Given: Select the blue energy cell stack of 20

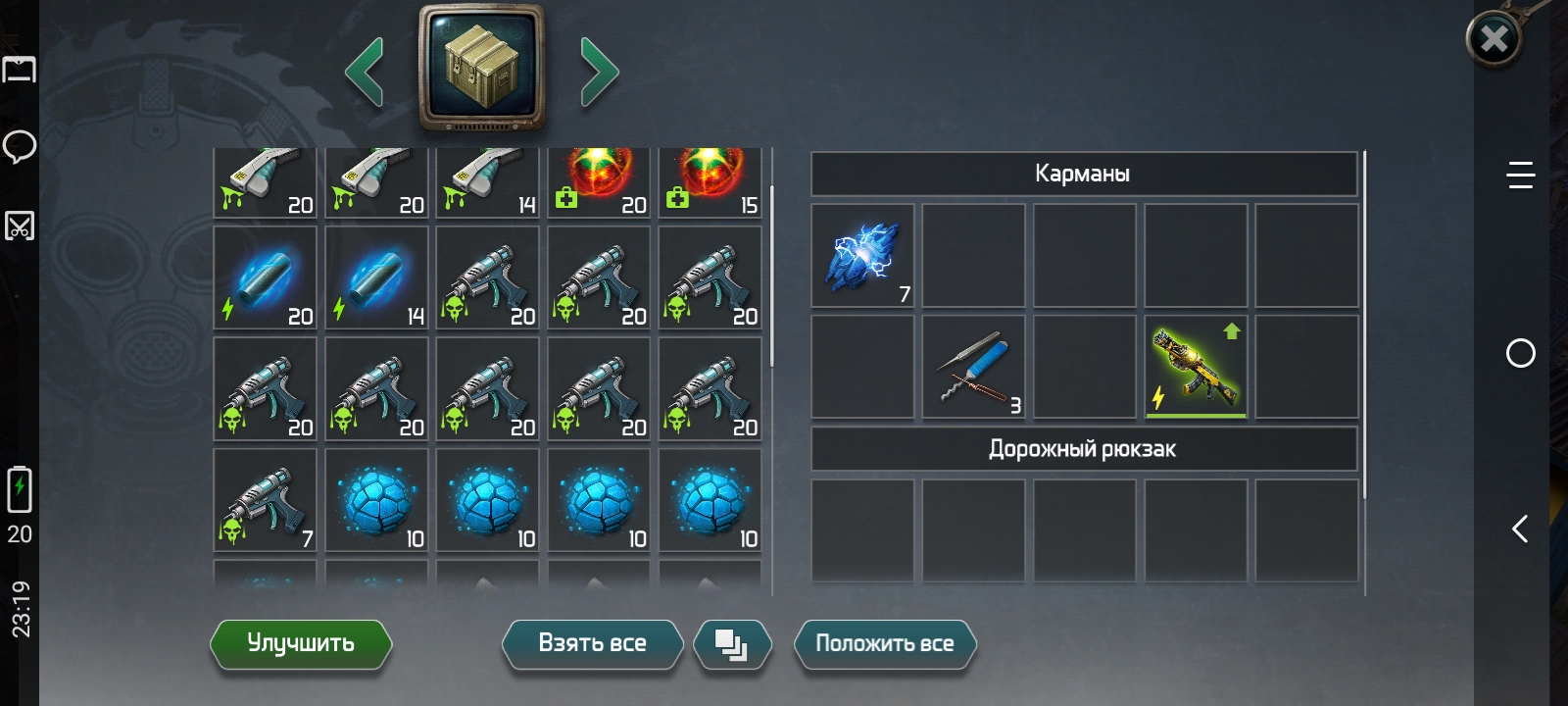Looking at the screenshot, I should (x=265, y=278).
